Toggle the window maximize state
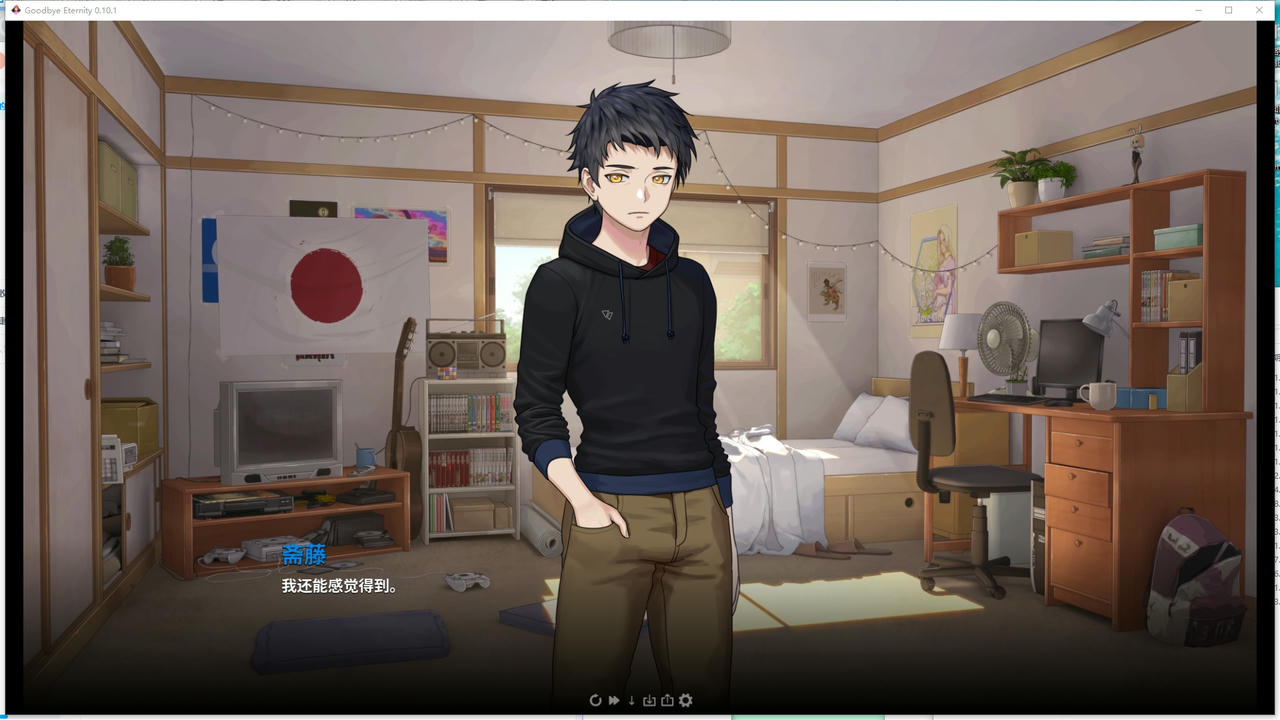 (1228, 10)
